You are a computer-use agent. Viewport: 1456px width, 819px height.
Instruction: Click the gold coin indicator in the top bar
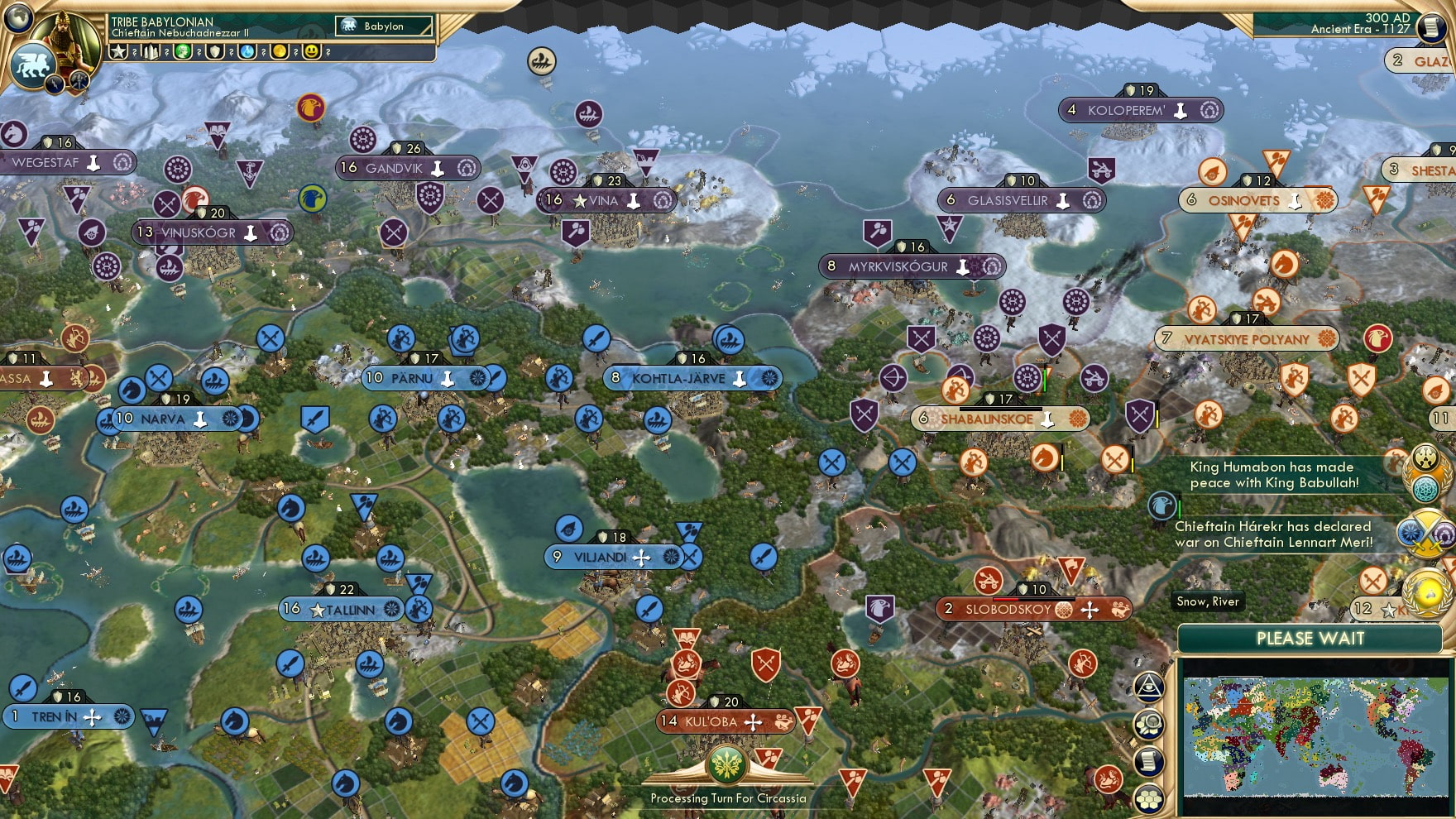[278, 52]
